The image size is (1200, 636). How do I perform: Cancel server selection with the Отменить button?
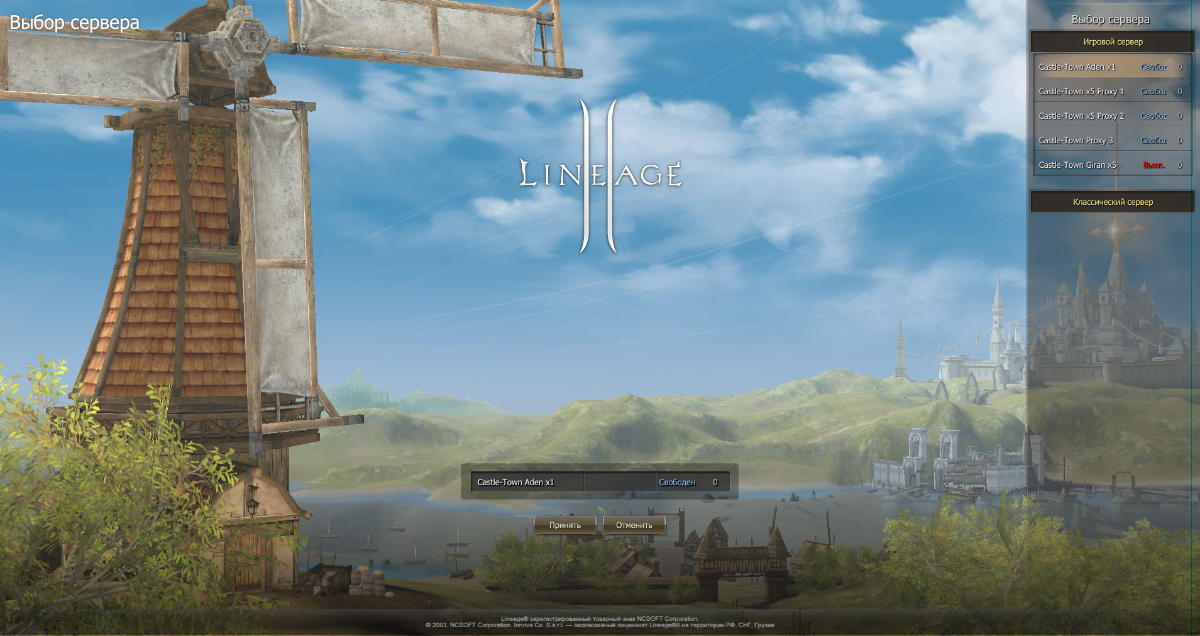point(634,524)
